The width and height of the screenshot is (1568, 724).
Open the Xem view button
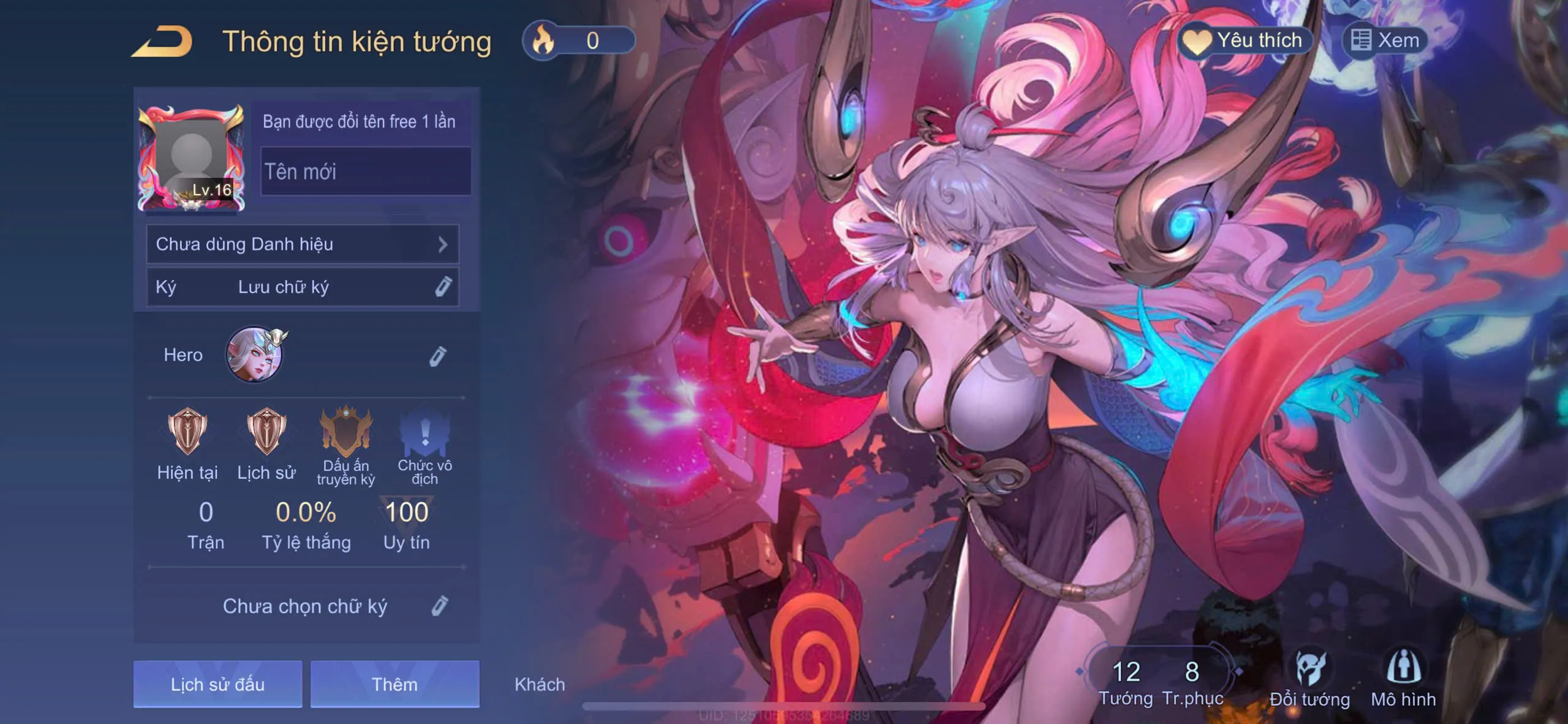[1385, 40]
